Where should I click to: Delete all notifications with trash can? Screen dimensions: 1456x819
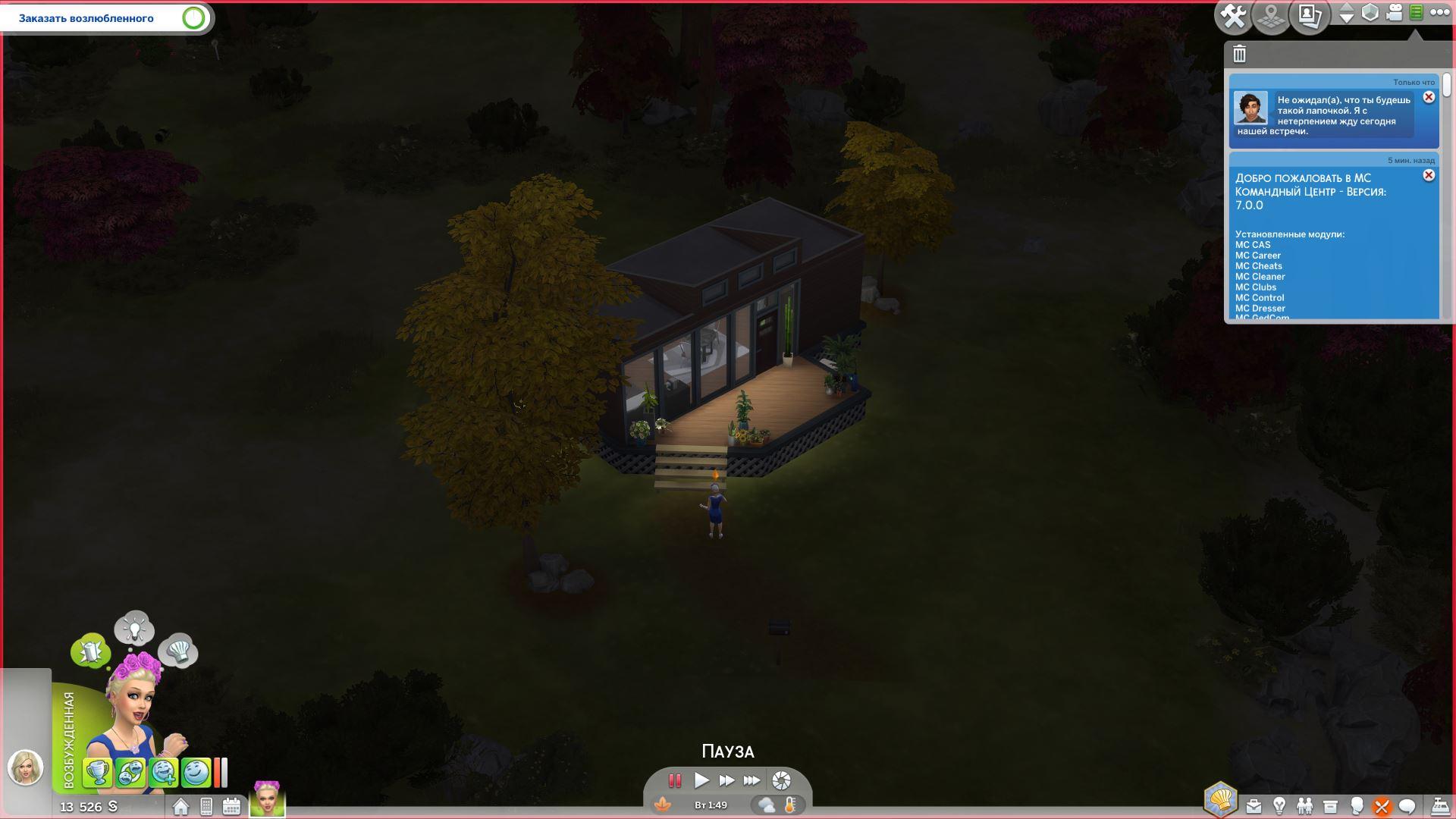coord(1240,54)
